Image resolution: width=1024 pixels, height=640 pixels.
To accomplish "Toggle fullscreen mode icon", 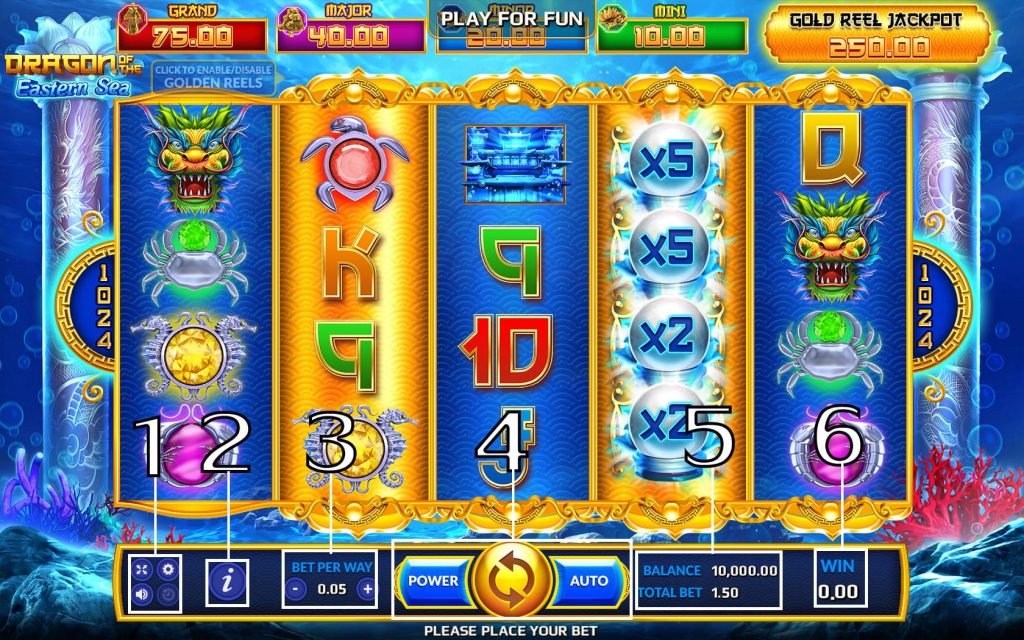I will coord(143,570).
